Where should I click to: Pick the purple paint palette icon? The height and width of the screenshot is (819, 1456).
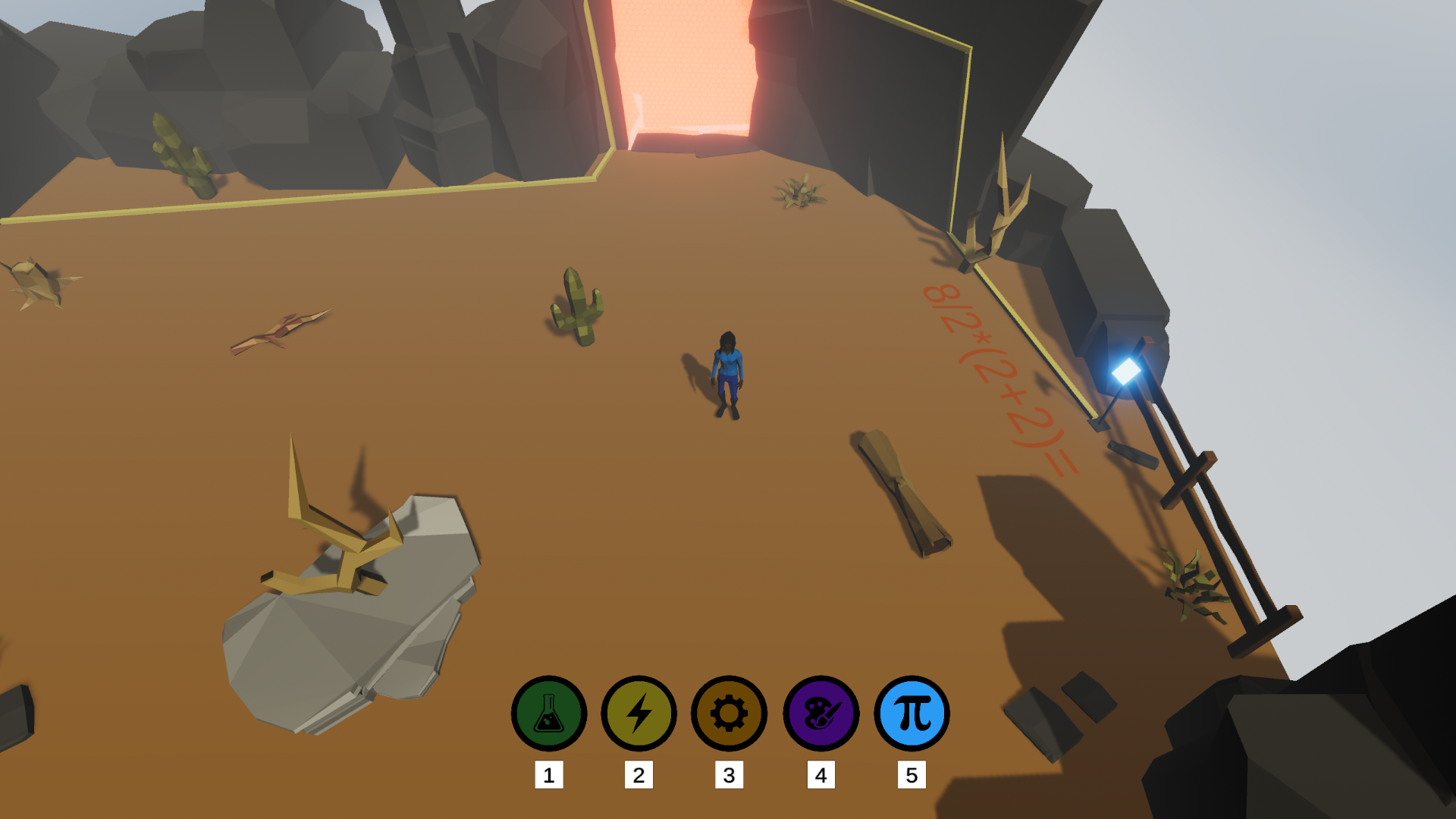pos(821,714)
